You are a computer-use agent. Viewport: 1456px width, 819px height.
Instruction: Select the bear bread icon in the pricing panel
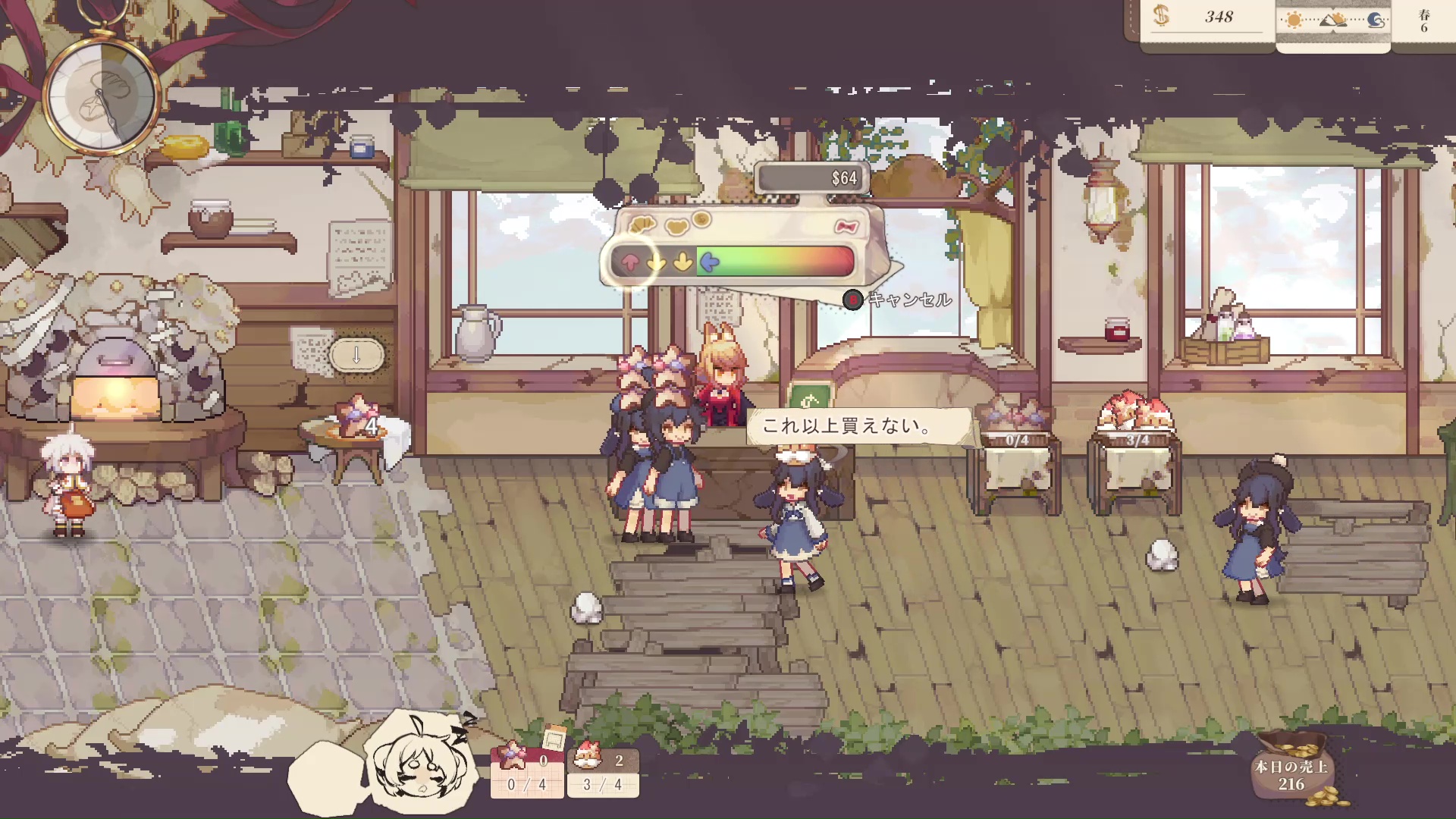click(676, 225)
